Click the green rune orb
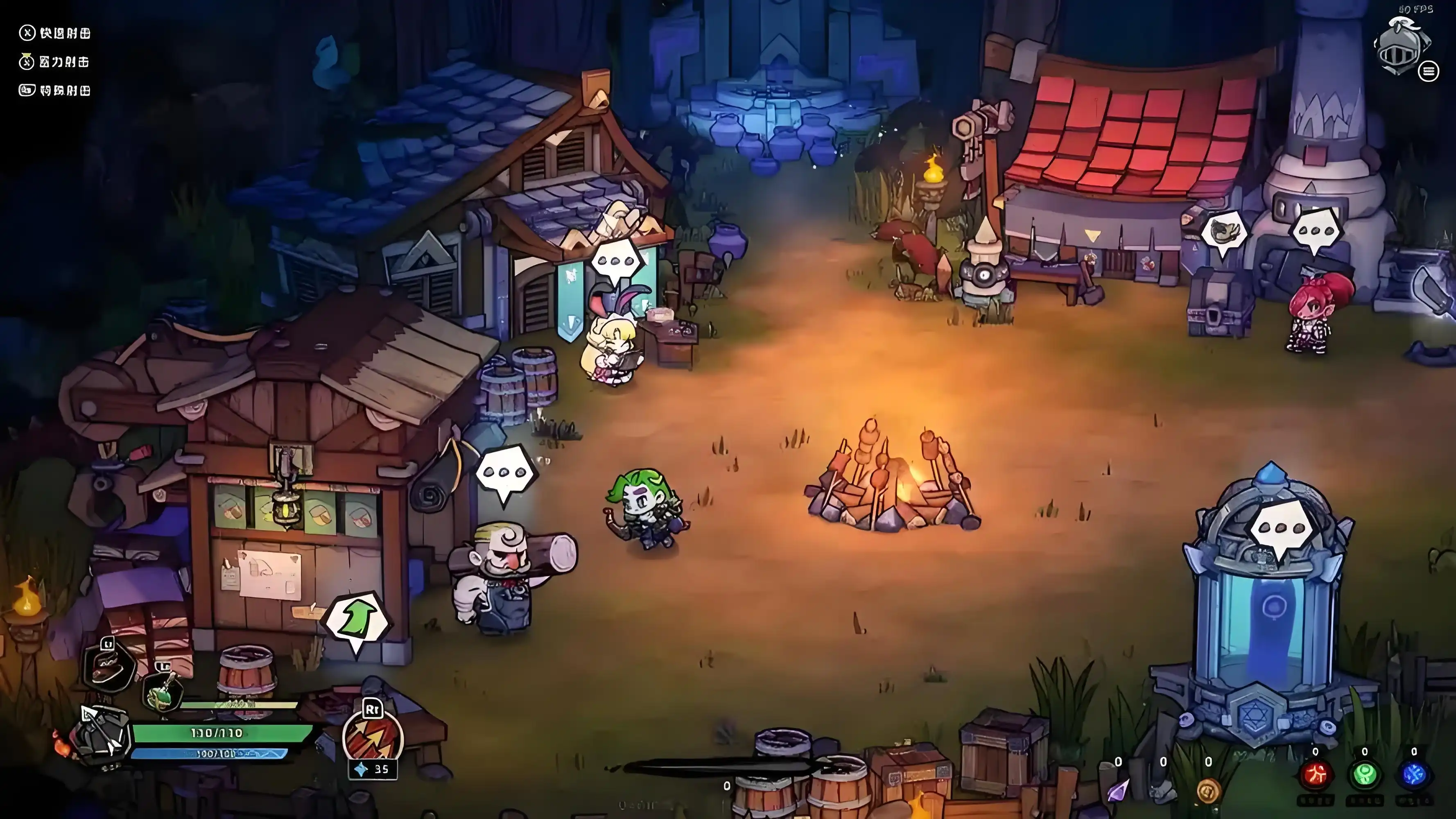This screenshot has width=1456, height=819. pos(1365,775)
